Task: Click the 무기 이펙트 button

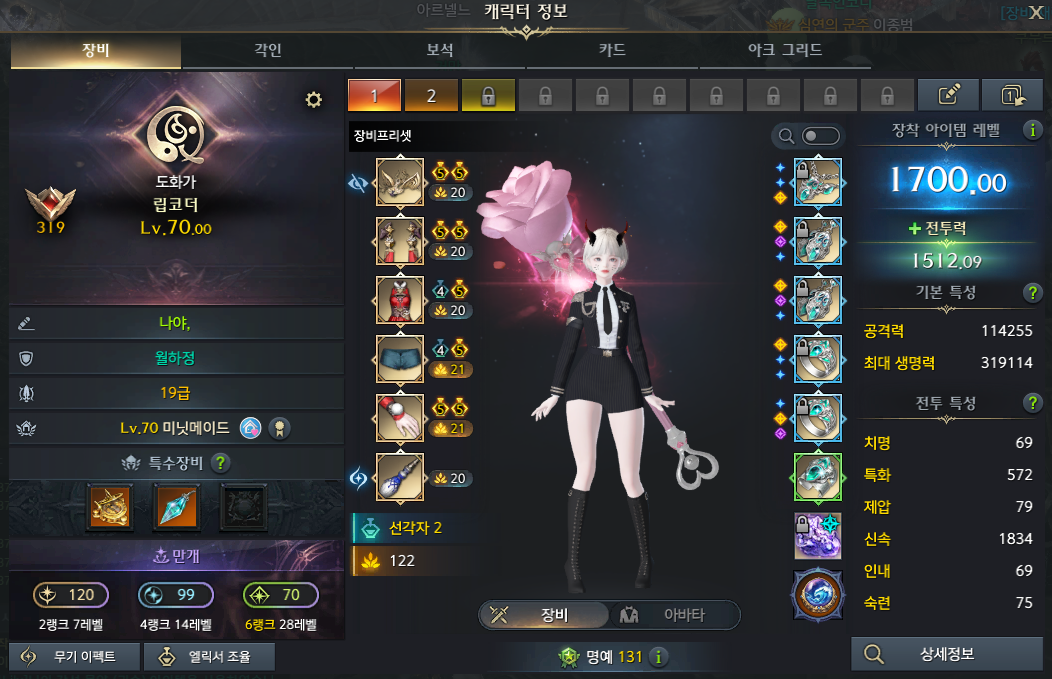Action: click(x=71, y=657)
